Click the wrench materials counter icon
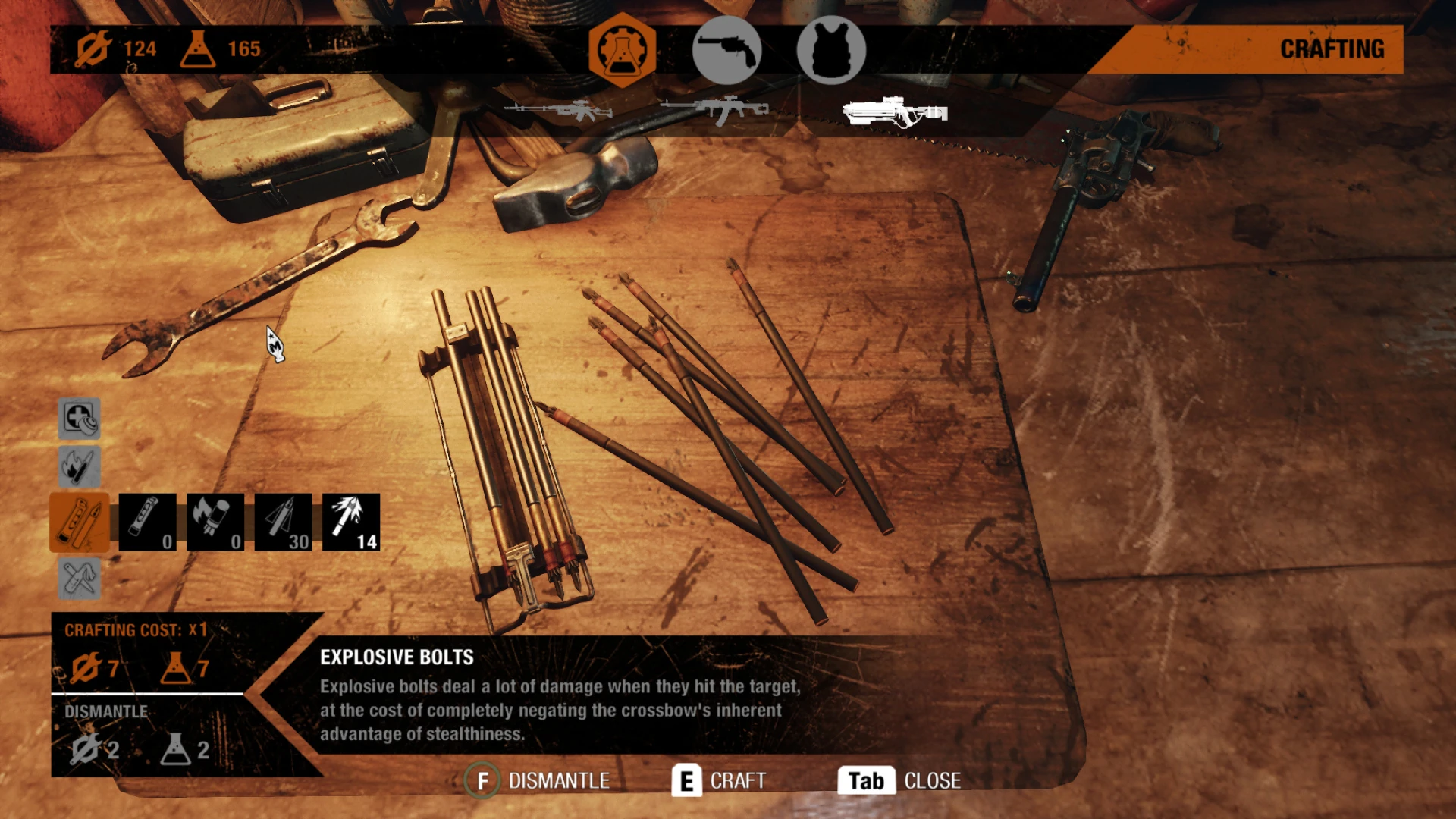Screen dimensions: 1456x819 93,49
